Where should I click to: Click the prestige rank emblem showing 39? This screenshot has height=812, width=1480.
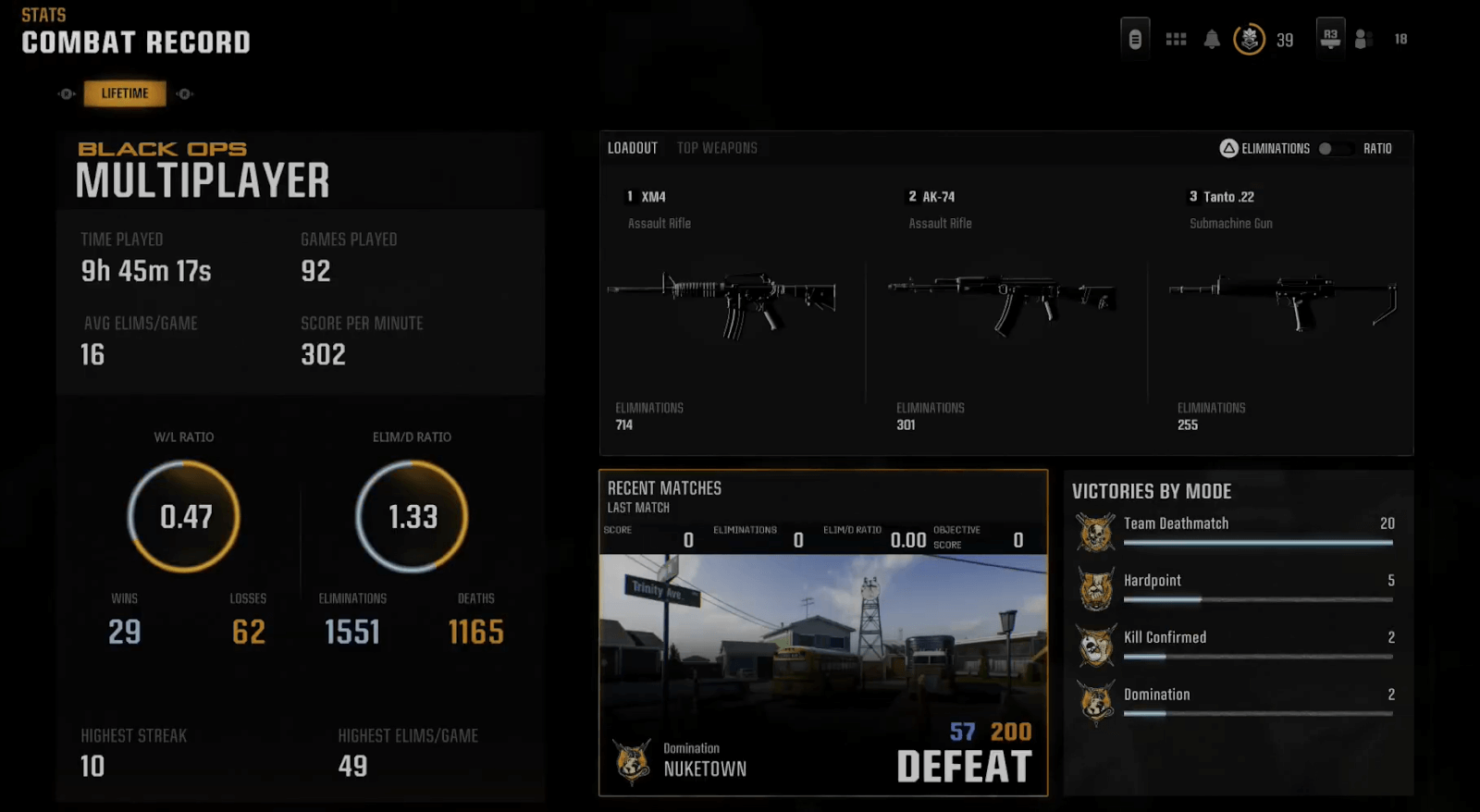[x=1248, y=39]
